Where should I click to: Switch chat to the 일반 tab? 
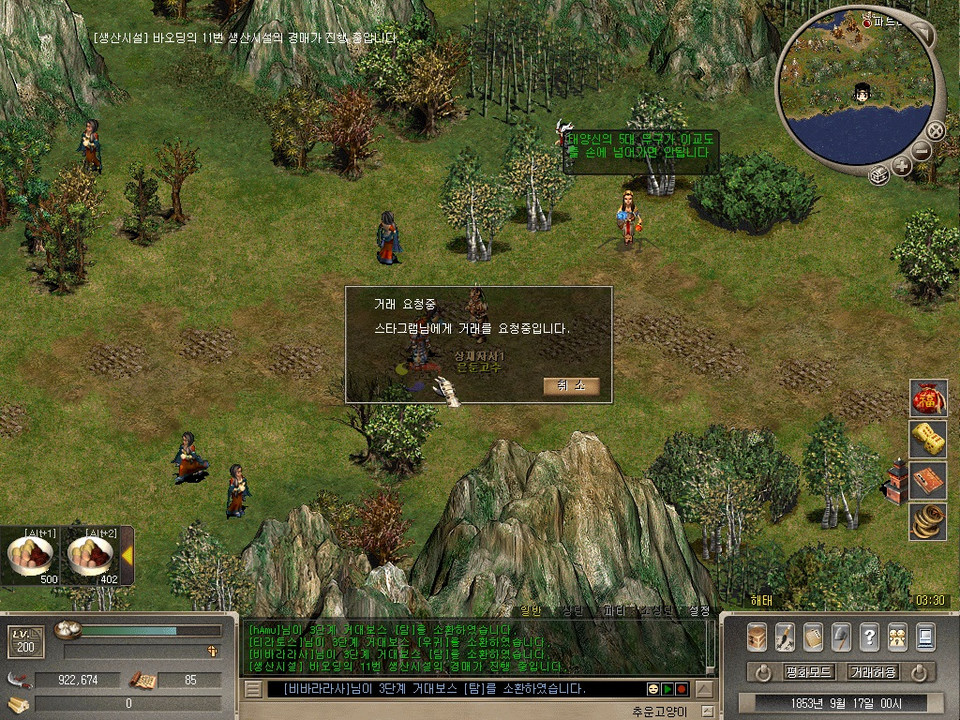click(530, 610)
